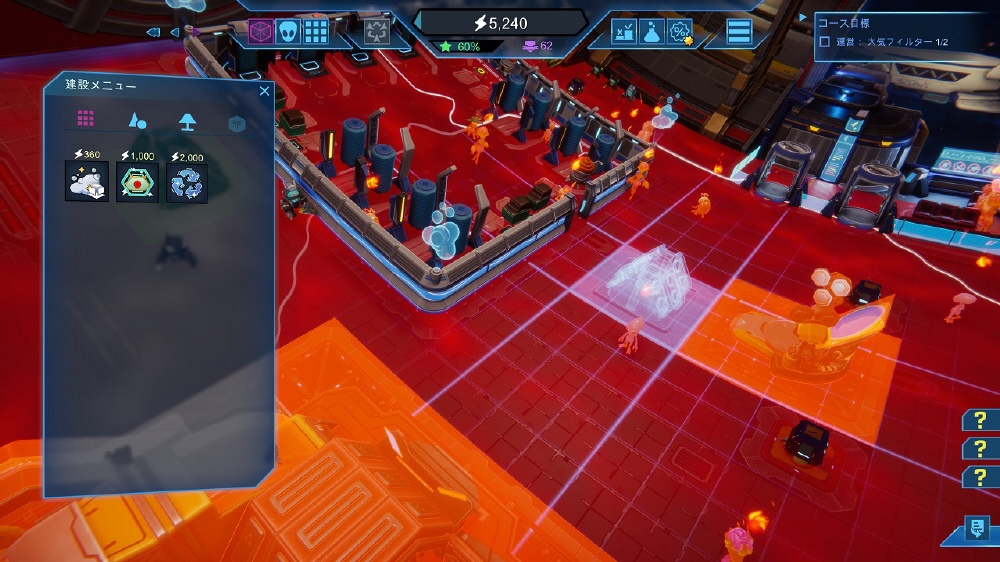The height and width of the screenshot is (562, 1000).
Task: Select the 1,000-cost hexagon device item
Action: (x=137, y=183)
